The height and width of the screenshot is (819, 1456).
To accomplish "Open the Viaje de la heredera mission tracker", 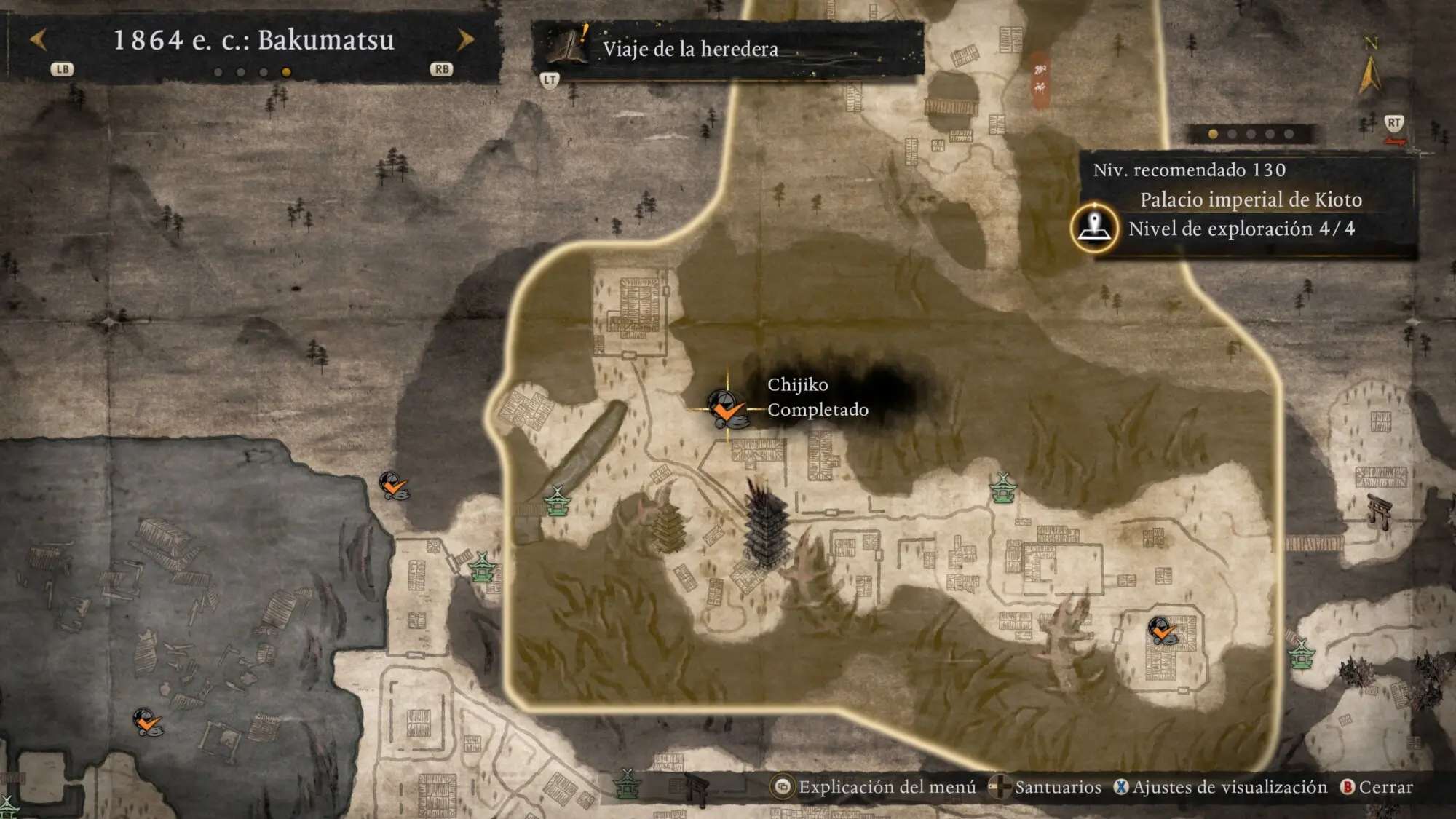I will coord(689,49).
